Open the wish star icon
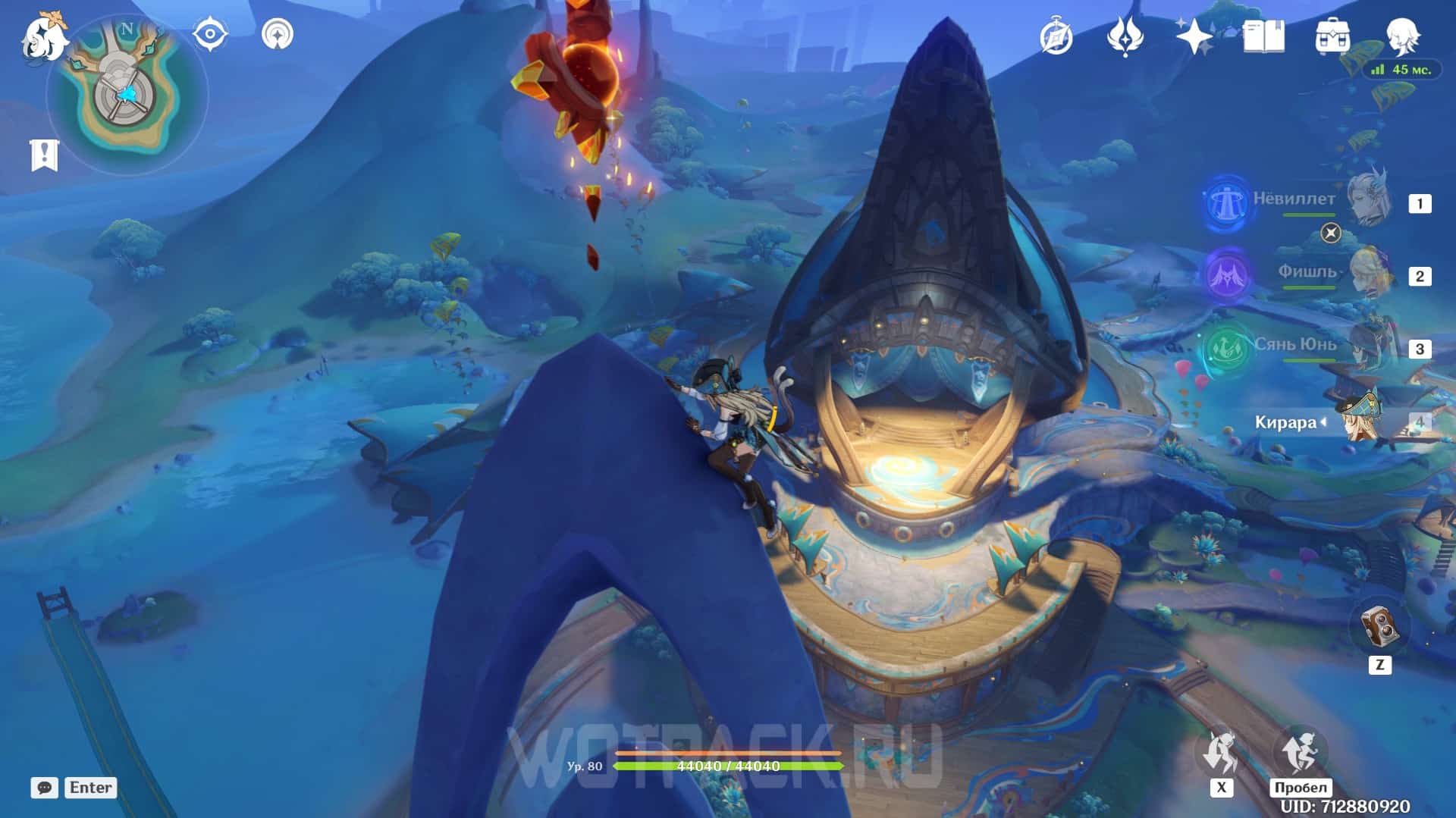The image size is (1456, 818). pyautogui.click(x=1194, y=36)
